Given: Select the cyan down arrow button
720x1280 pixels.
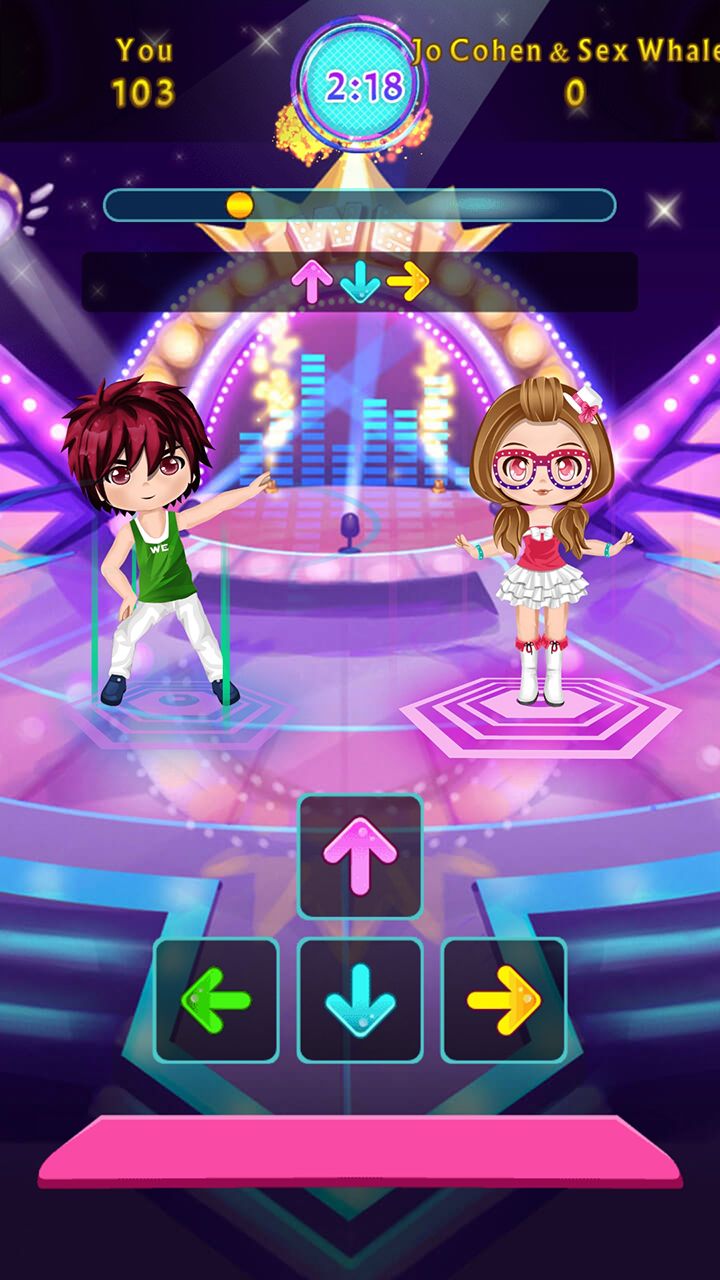Looking at the screenshot, I should (360, 1000).
